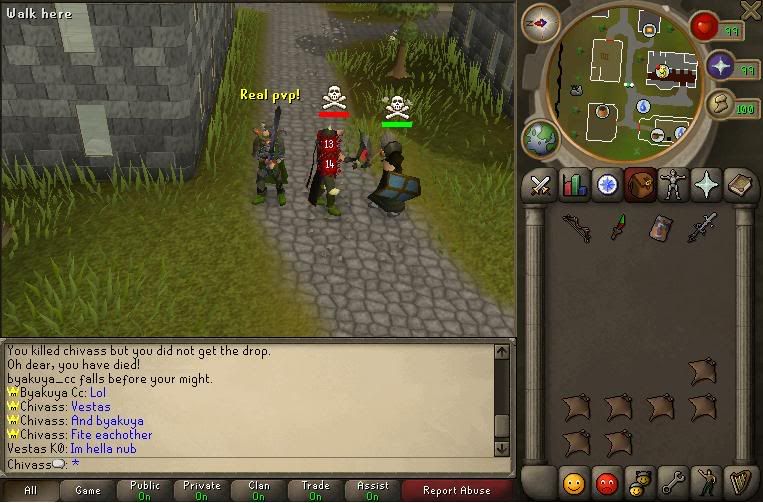Show the Prayer list tab
The width and height of the screenshot is (763, 503).
704,186
